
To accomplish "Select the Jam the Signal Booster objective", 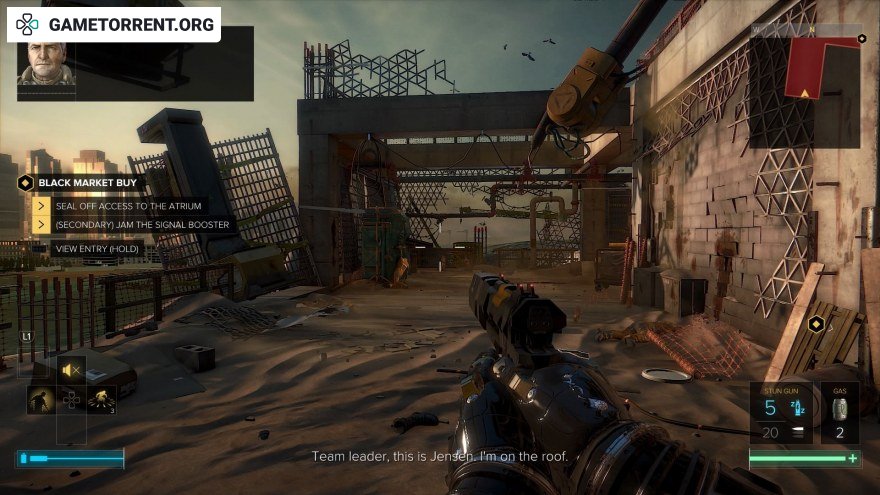I will [144, 225].
